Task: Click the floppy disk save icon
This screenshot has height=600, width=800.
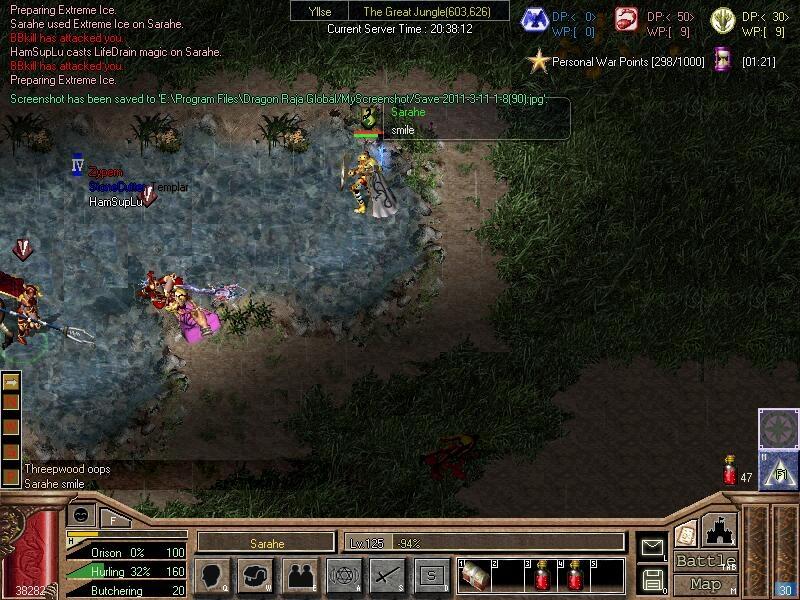Action: coord(652,579)
